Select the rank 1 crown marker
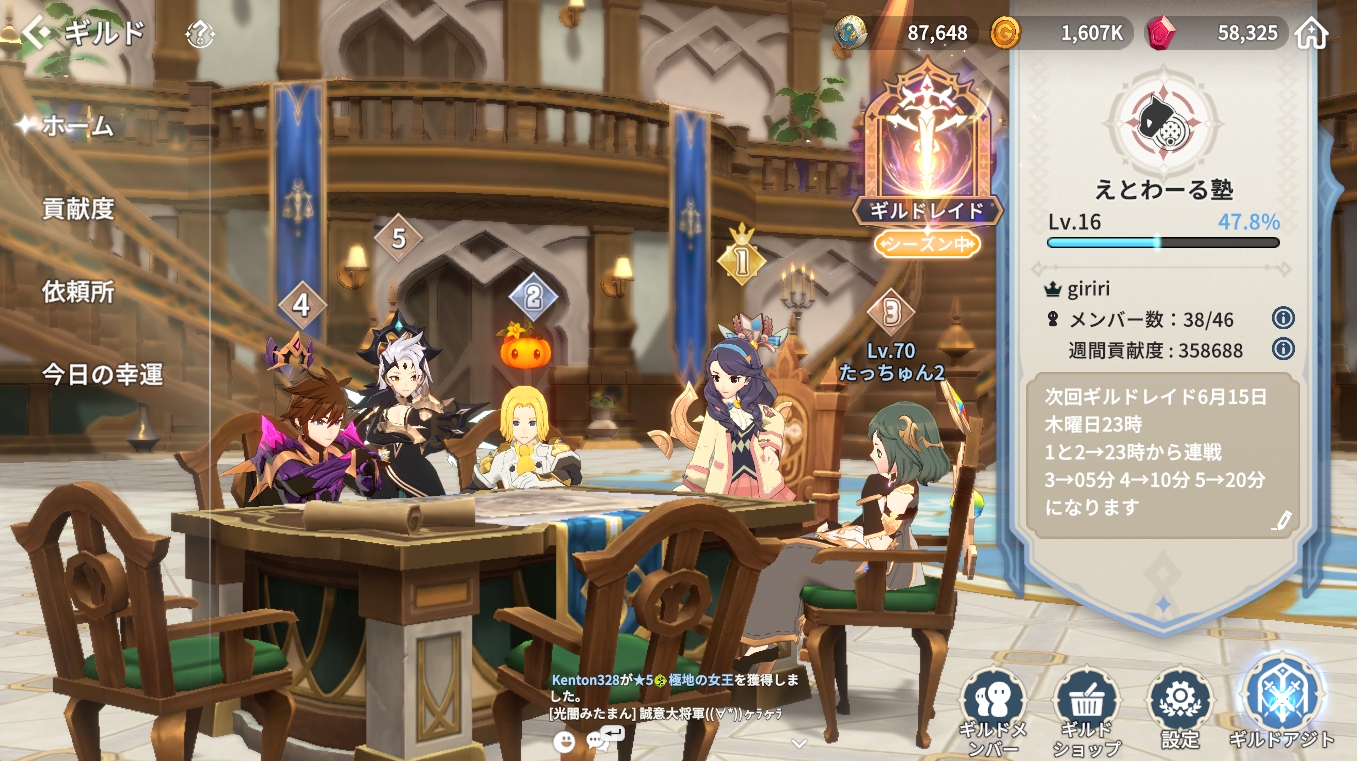 (x=741, y=258)
